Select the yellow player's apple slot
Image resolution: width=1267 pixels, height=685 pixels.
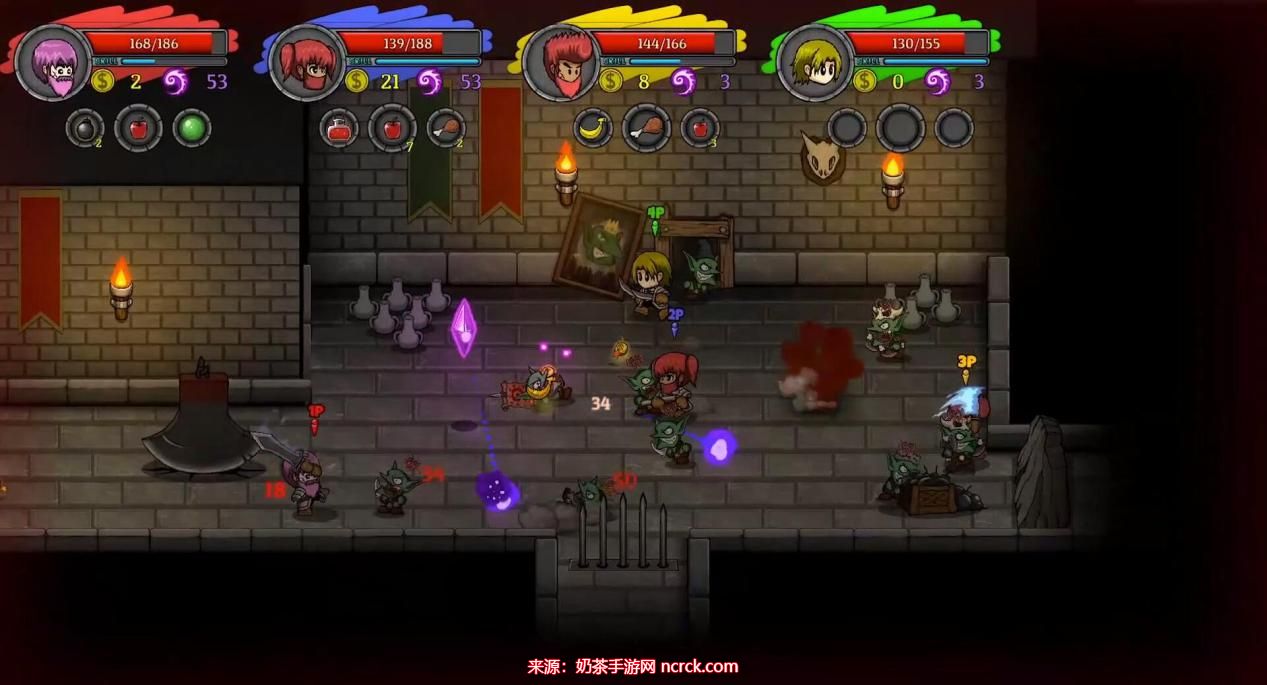(700, 128)
